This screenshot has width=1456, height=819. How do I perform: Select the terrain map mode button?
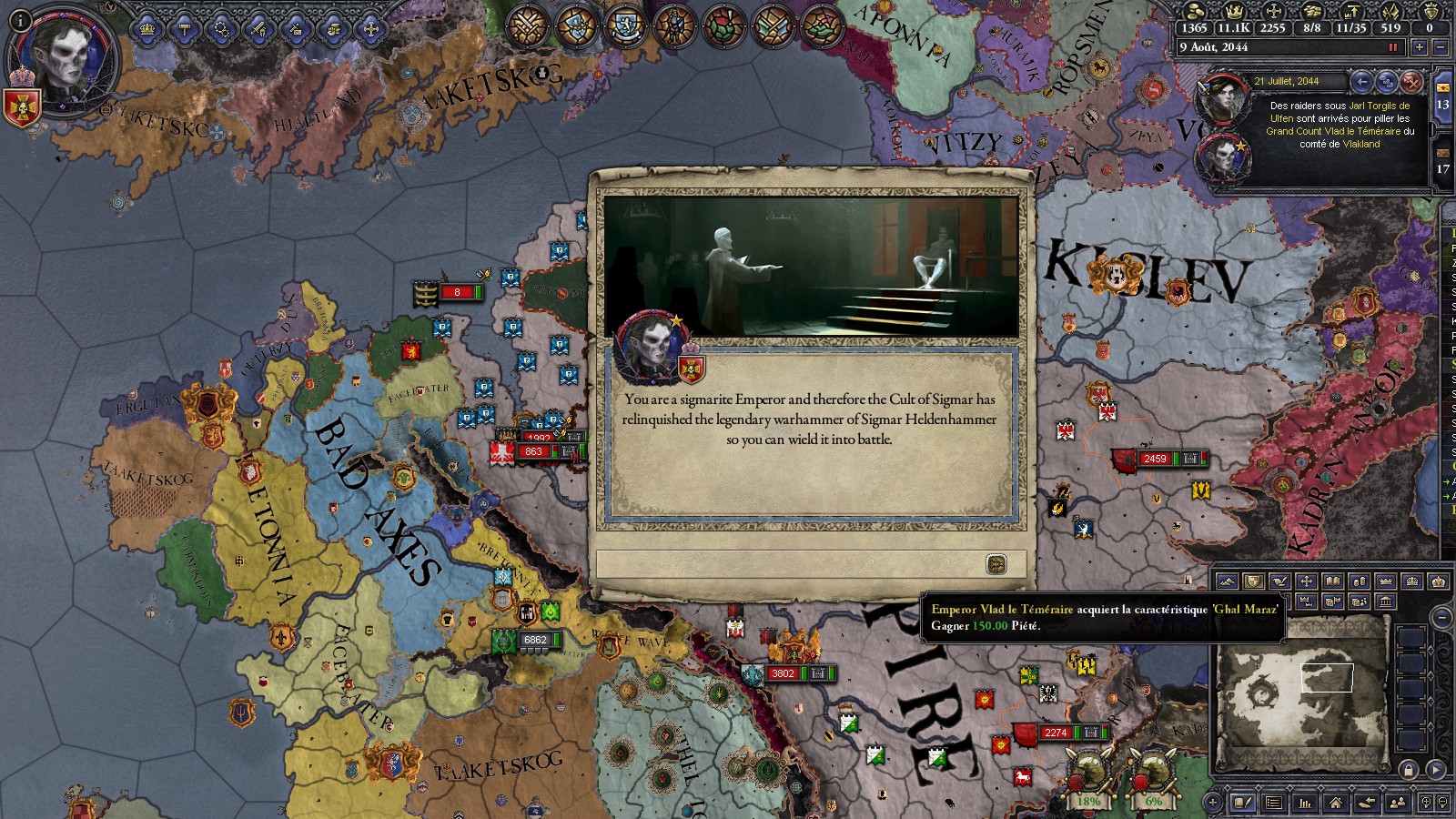pyautogui.click(x=1227, y=581)
